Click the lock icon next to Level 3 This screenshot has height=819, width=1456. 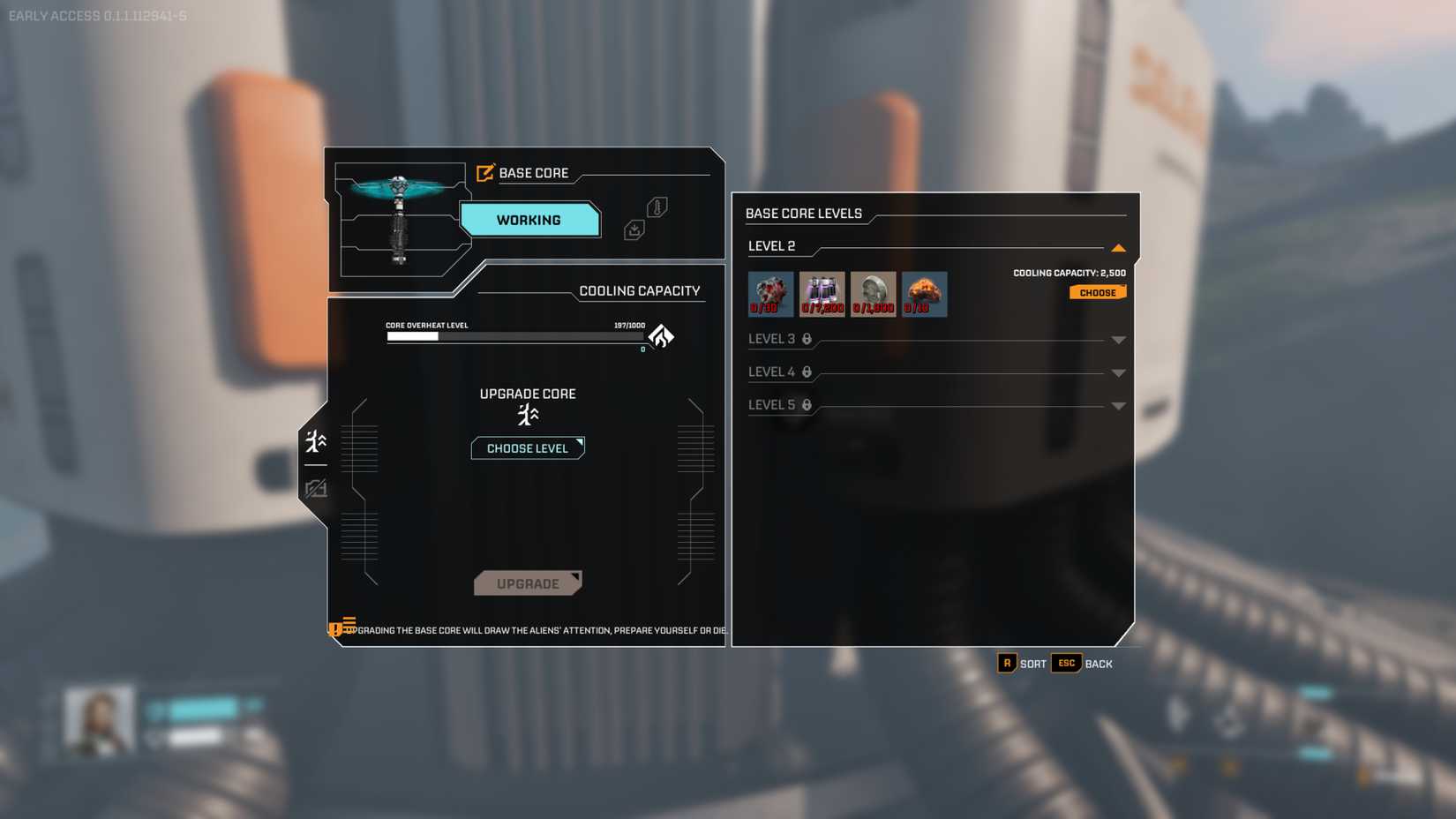(x=806, y=339)
